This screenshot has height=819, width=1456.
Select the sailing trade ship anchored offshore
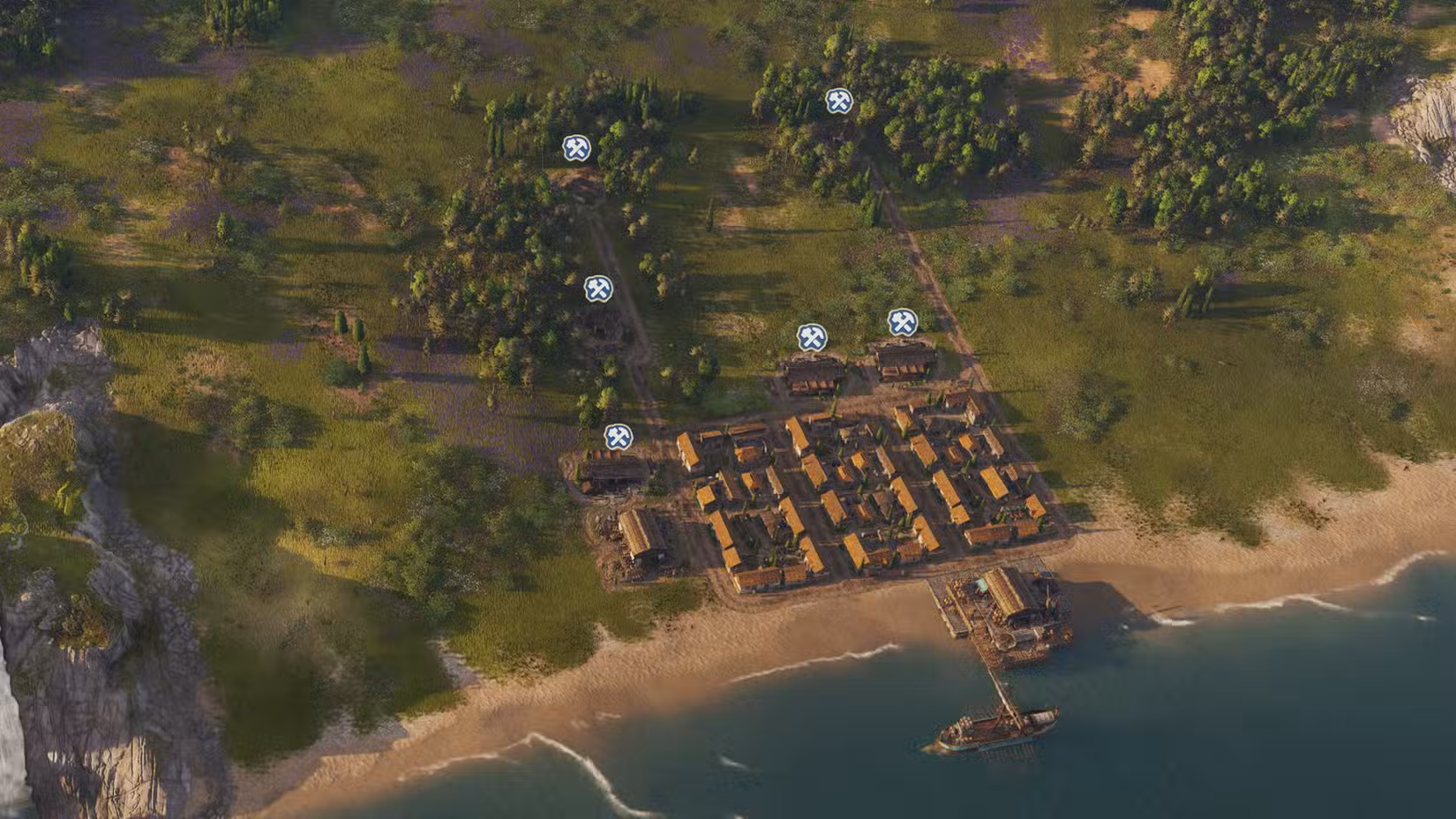click(995, 724)
